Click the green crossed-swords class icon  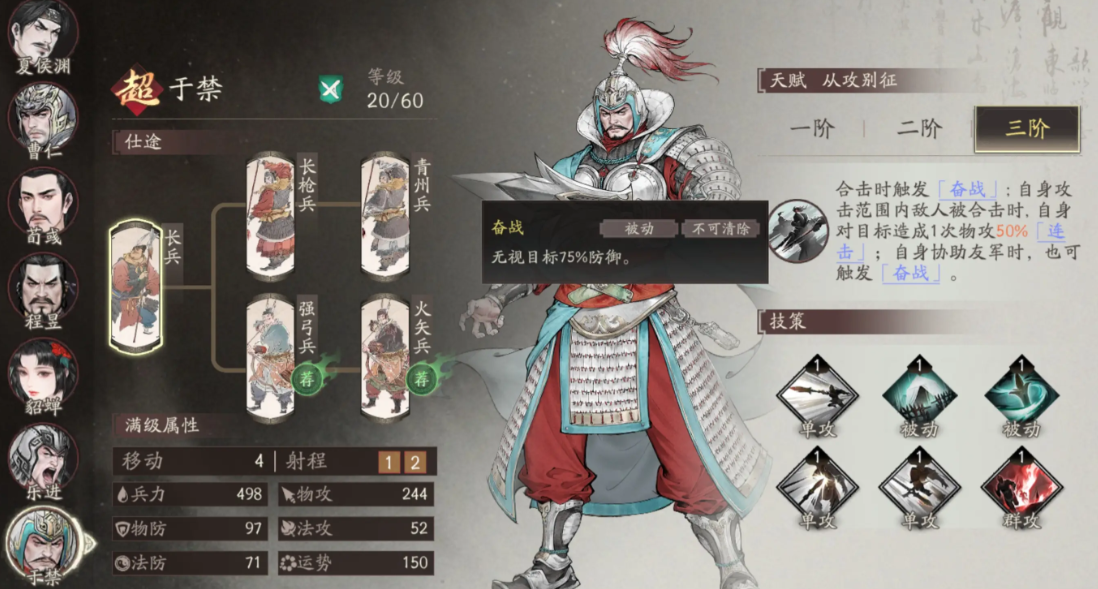click(x=331, y=89)
